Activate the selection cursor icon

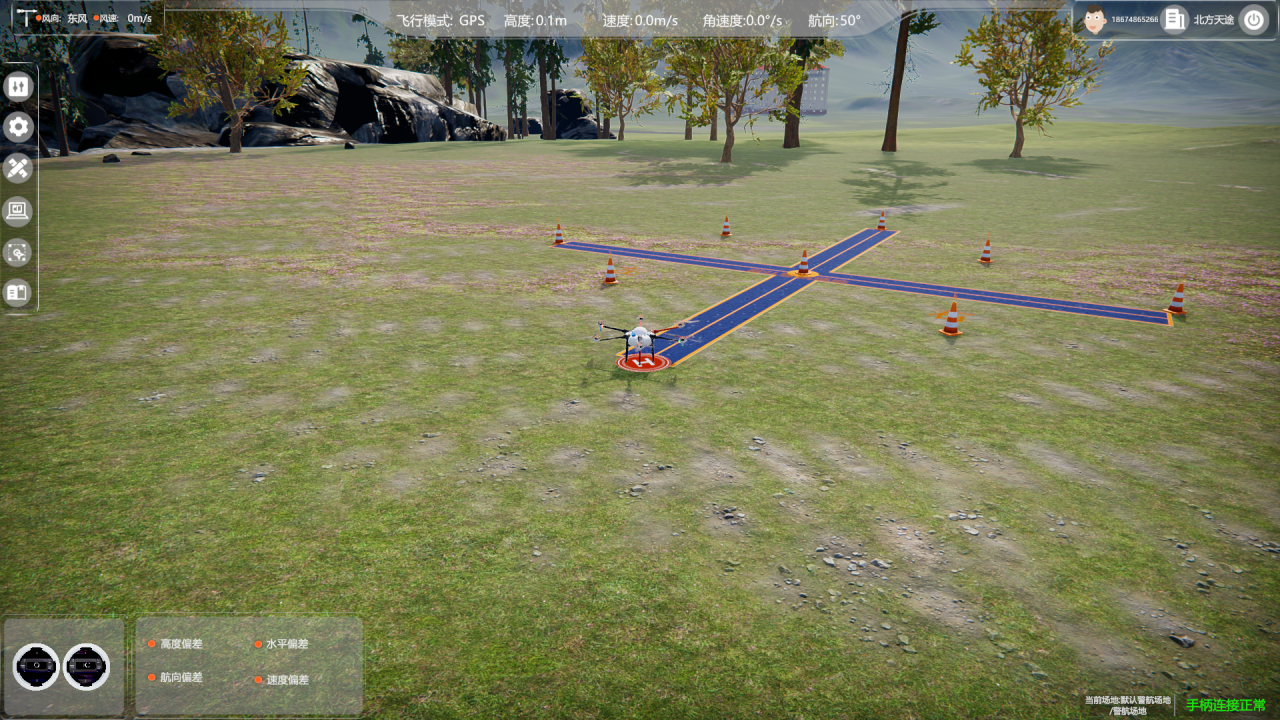tap(18, 252)
